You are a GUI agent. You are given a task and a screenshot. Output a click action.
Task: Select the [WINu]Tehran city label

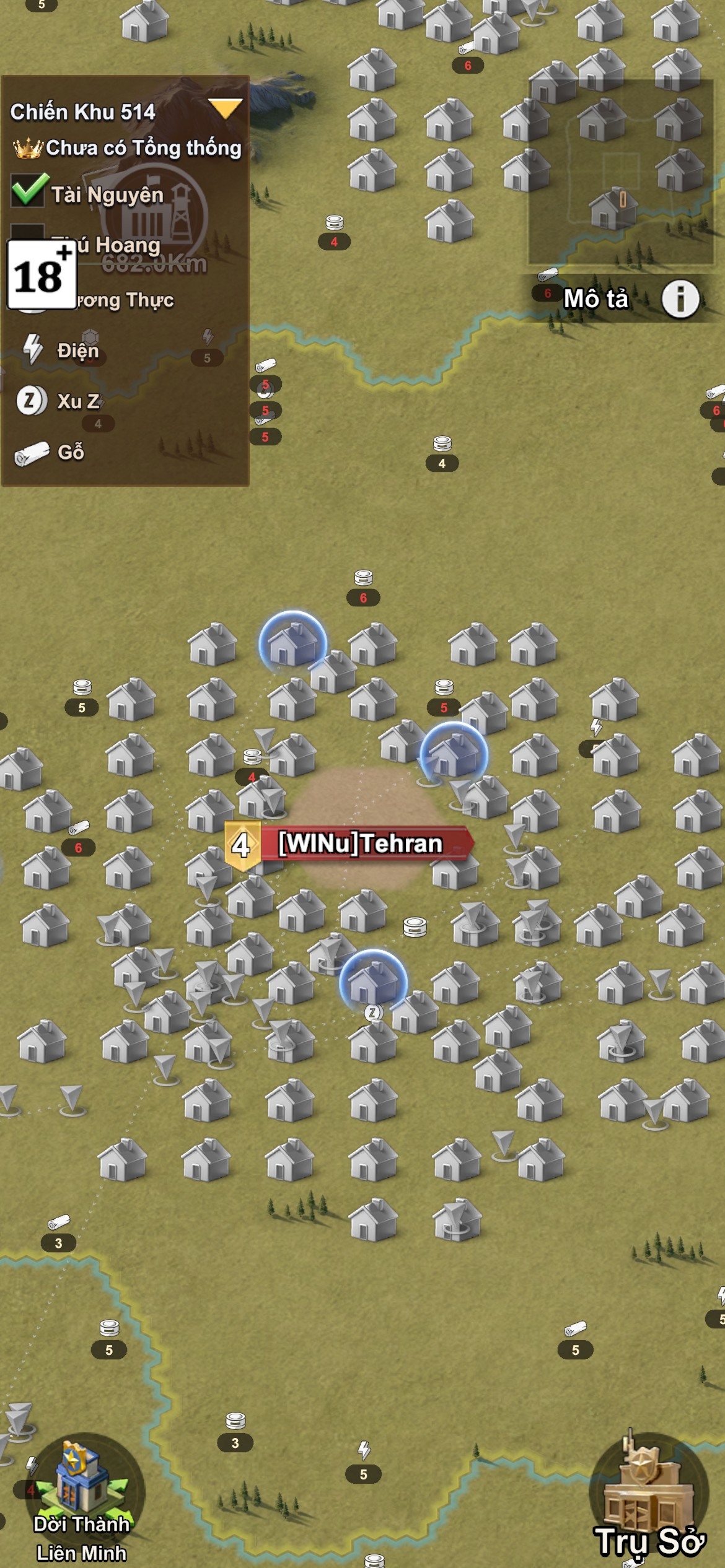coord(360,843)
